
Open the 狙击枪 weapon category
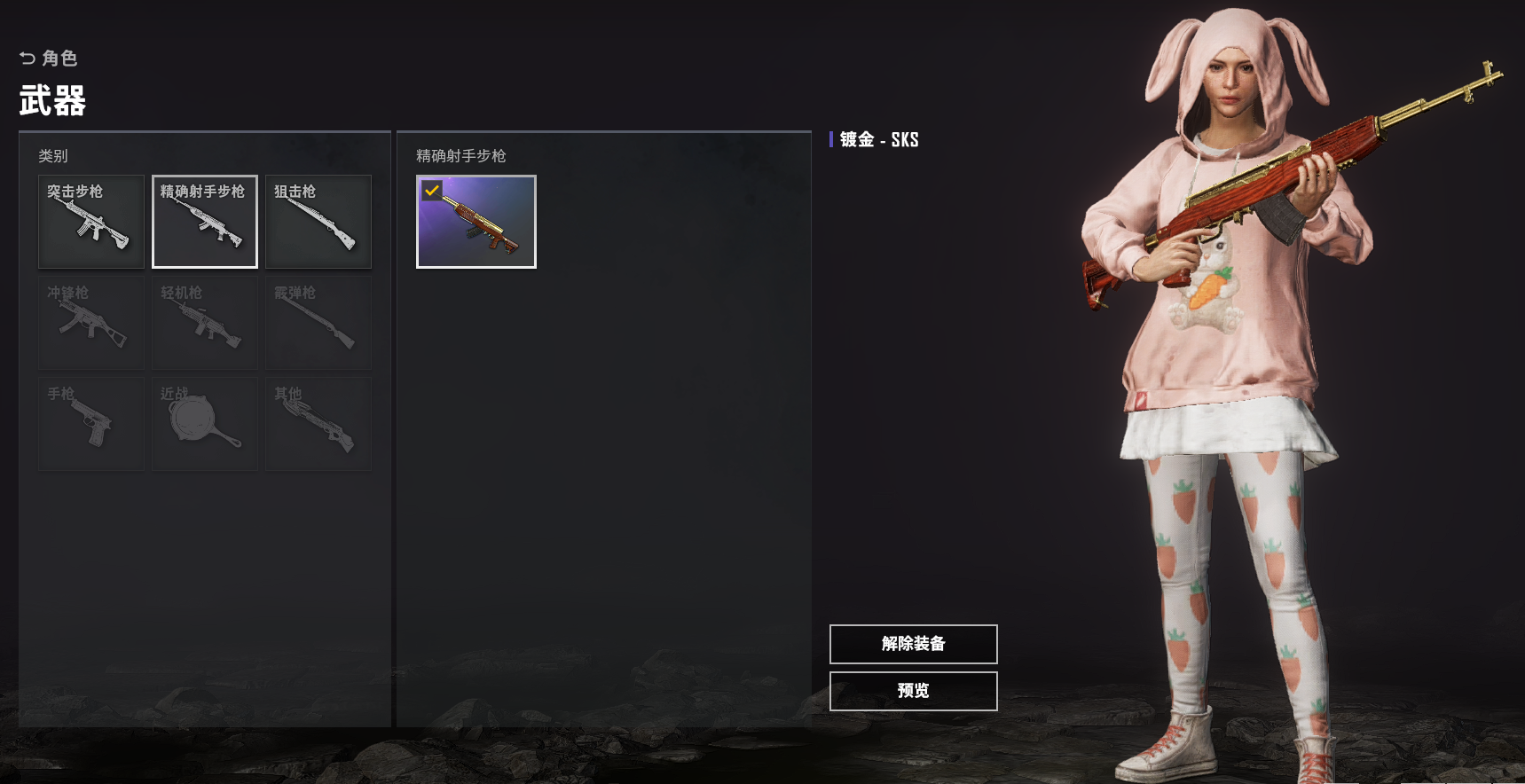tap(318, 222)
